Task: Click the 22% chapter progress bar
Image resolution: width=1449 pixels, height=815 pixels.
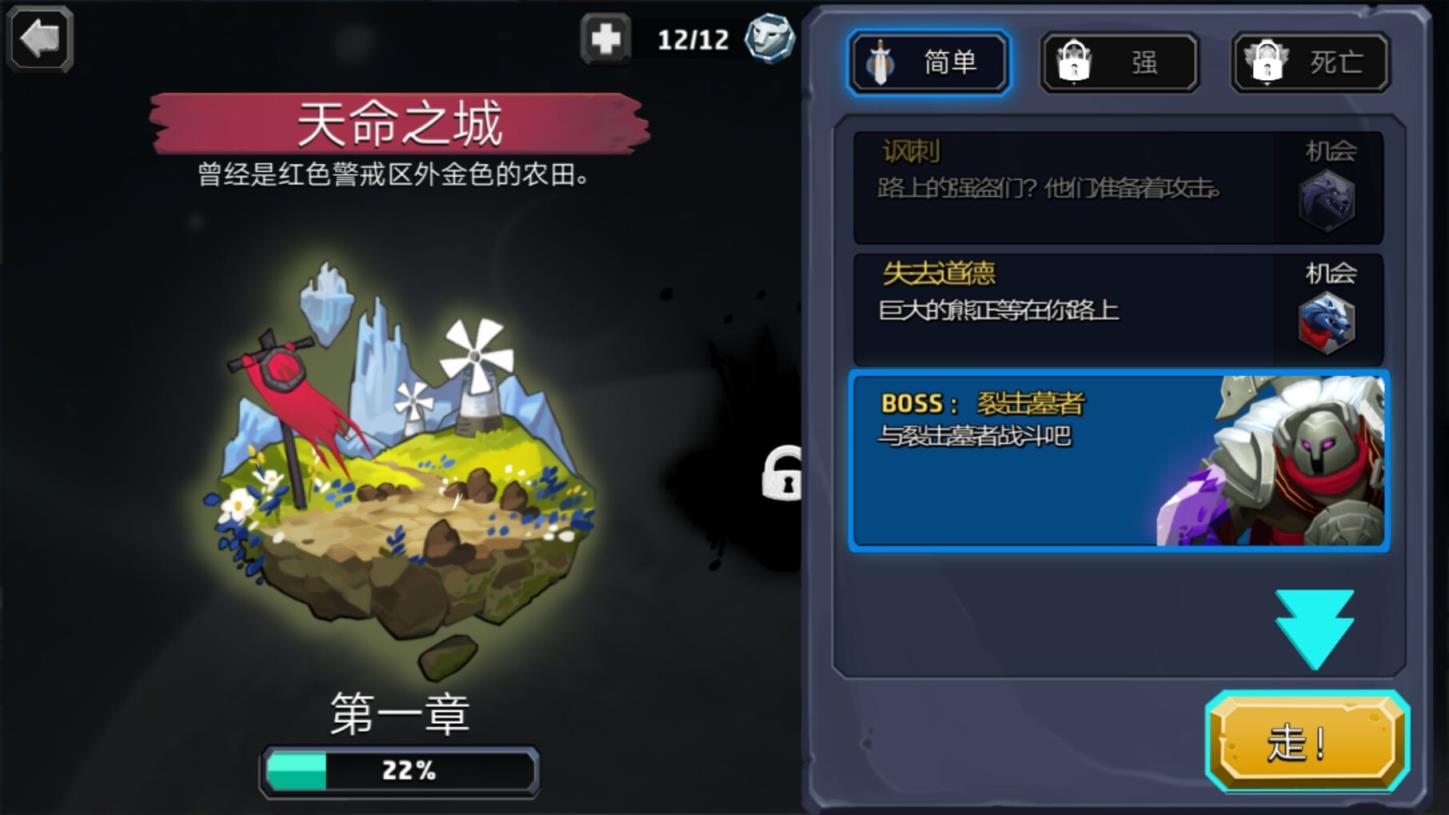Action: coord(398,770)
